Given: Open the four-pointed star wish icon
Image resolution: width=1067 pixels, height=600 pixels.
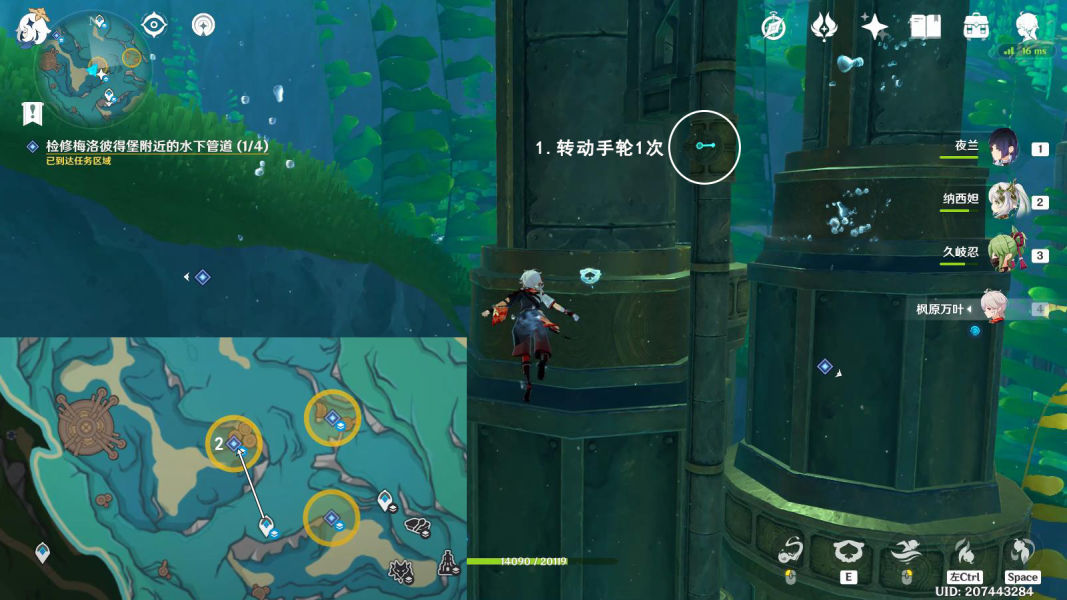Looking at the screenshot, I should pyautogui.click(x=874, y=27).
